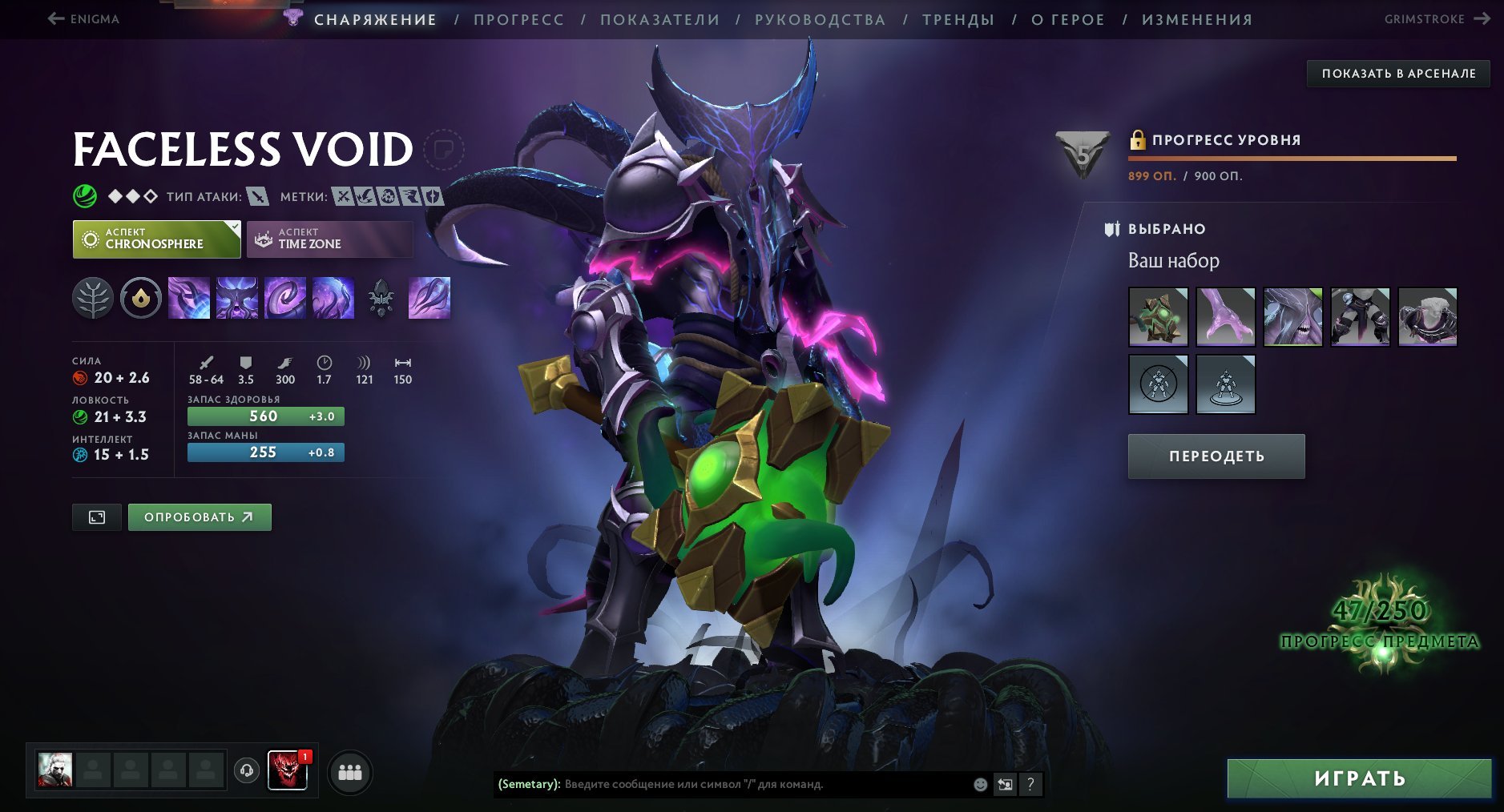Expand the hero model to fullscreen view
Viewport: 1504px width, 812px height.
pos(96,517)
